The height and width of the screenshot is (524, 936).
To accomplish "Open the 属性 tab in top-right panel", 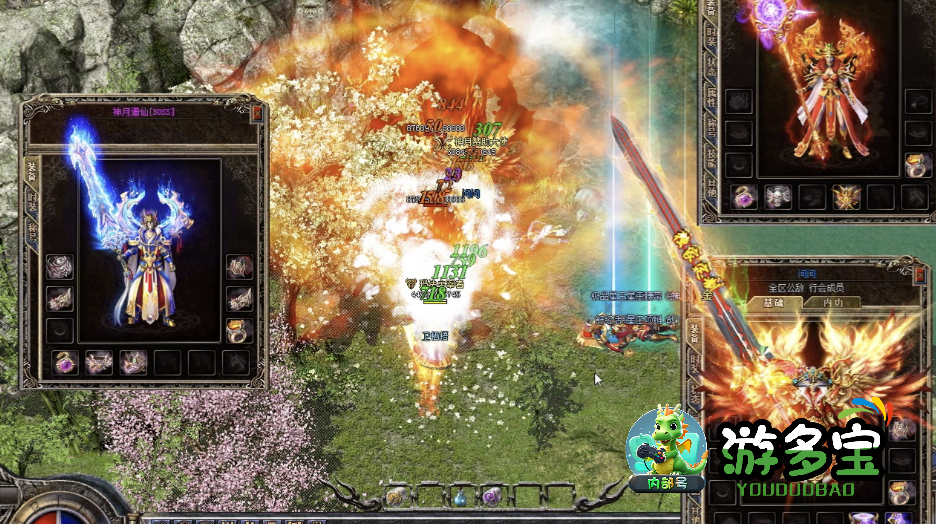I will point(710,97).
